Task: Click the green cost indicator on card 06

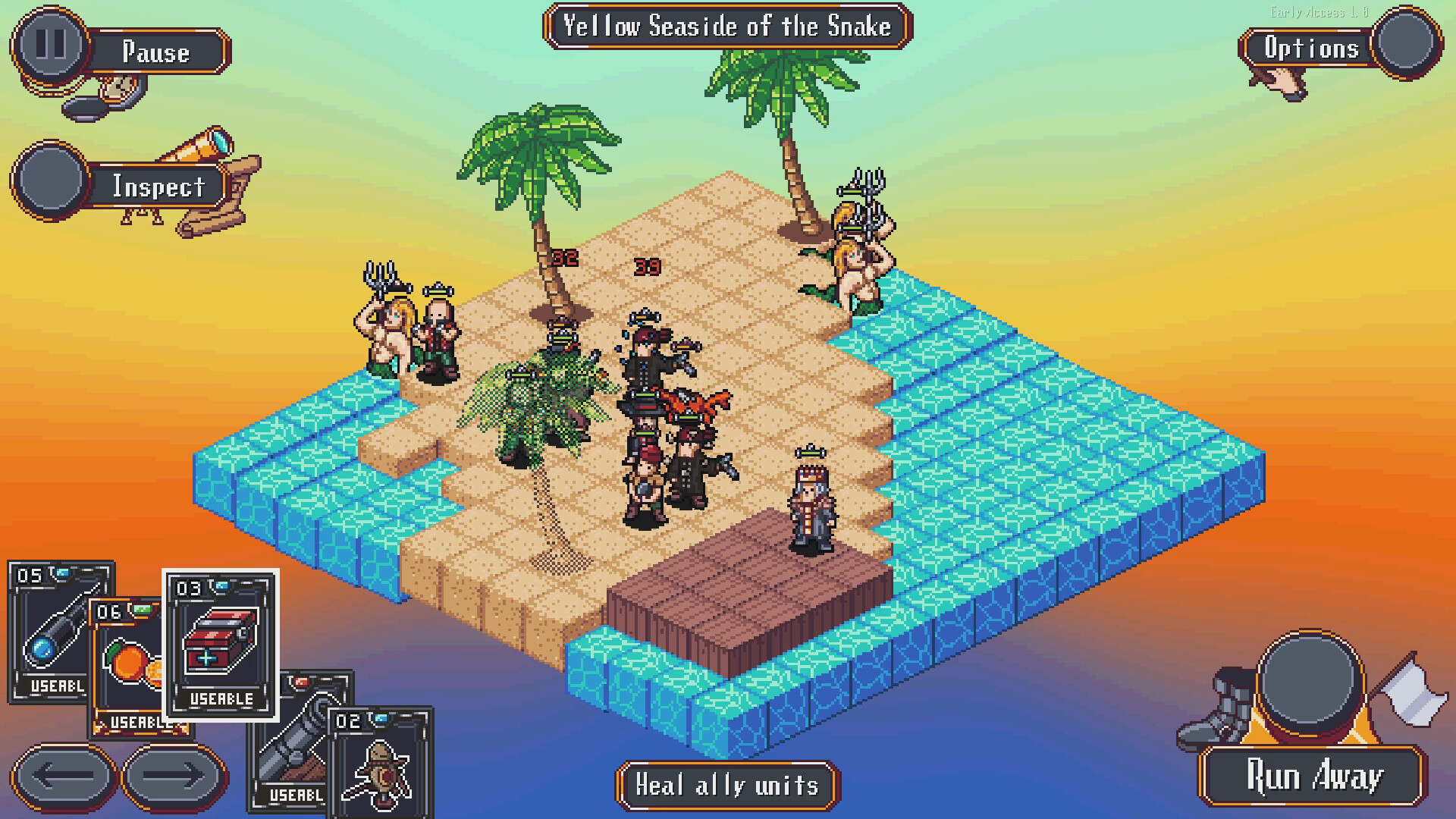Action: [141, 610]
